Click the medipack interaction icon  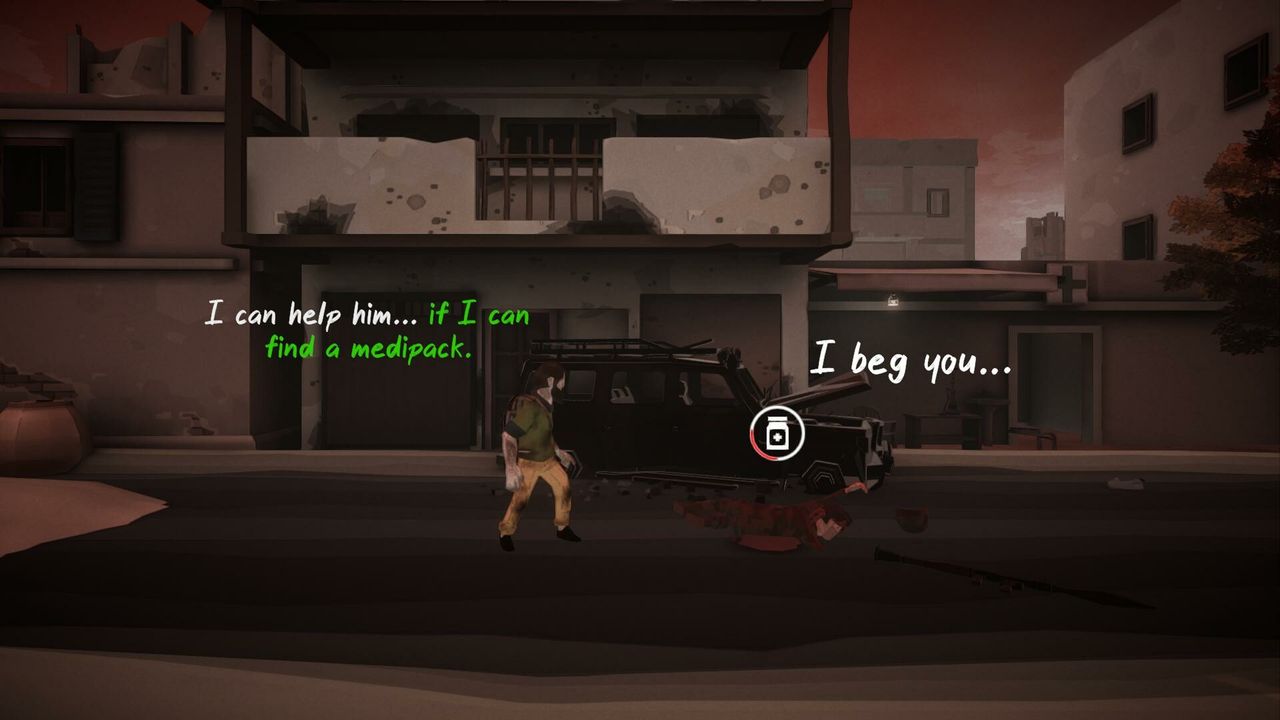point(777,434)
